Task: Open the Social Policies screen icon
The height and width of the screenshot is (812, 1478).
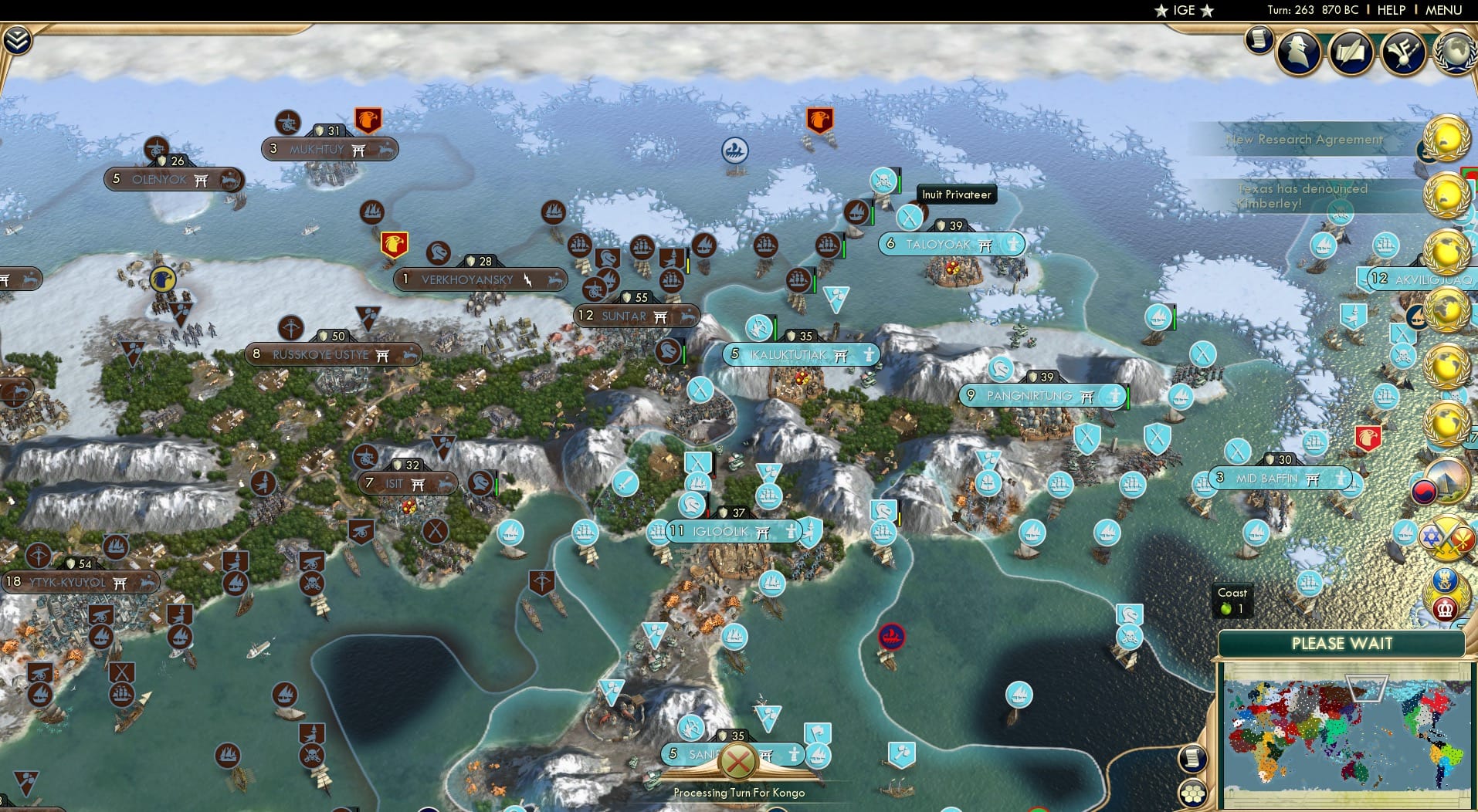Action: [x=1402, y=52]
